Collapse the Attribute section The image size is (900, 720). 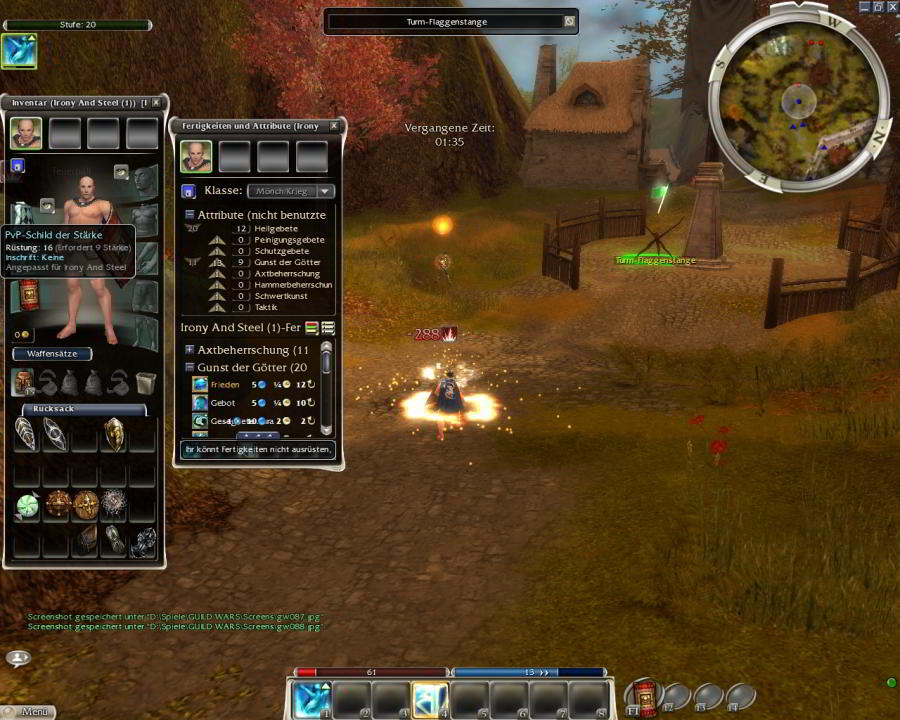189,215
